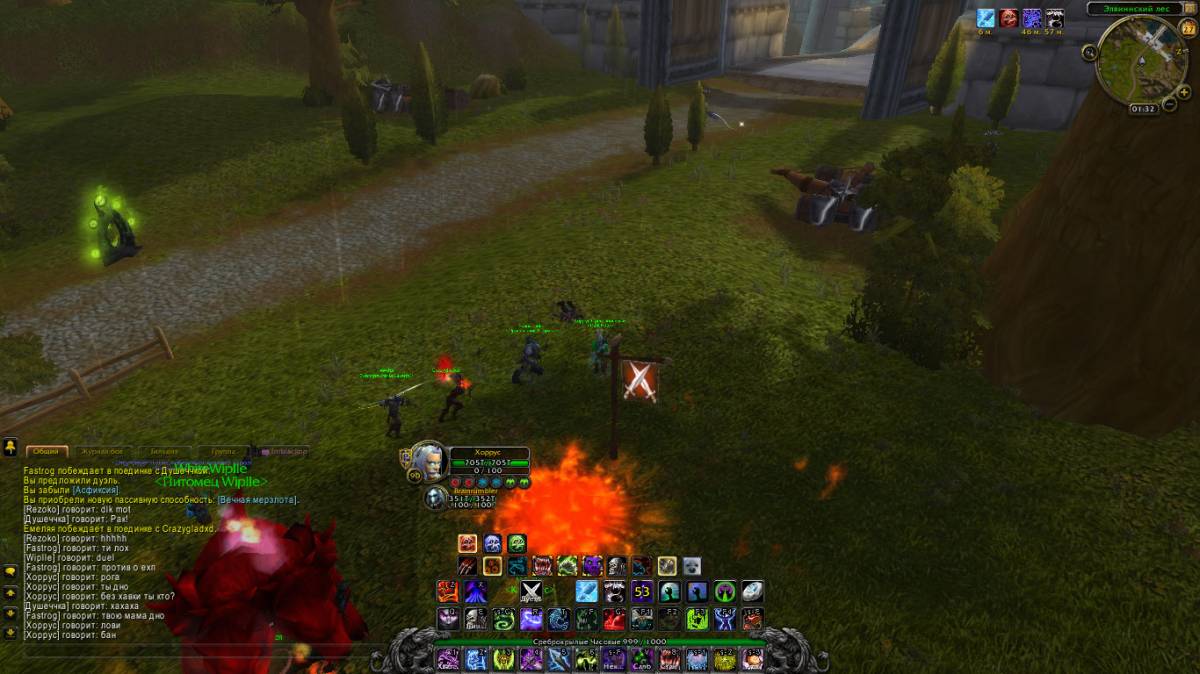
Task: Open the Общий chat tab
Action: pyautogui.click(x=47, y=451)
